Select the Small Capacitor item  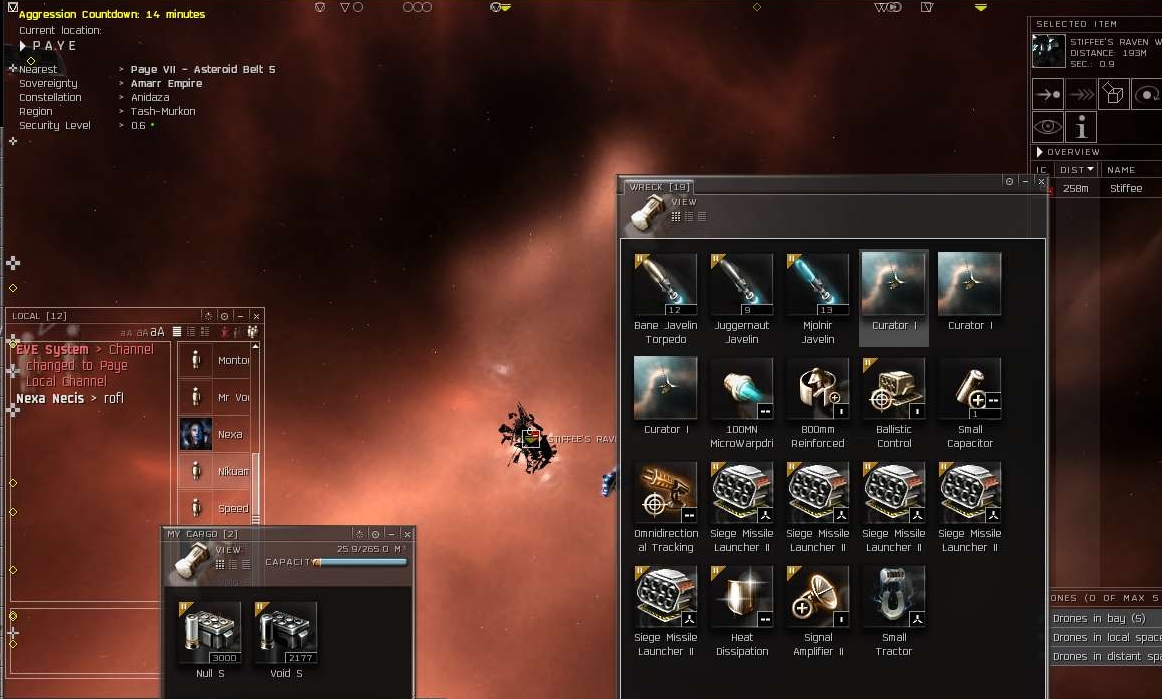coord(969,390)
